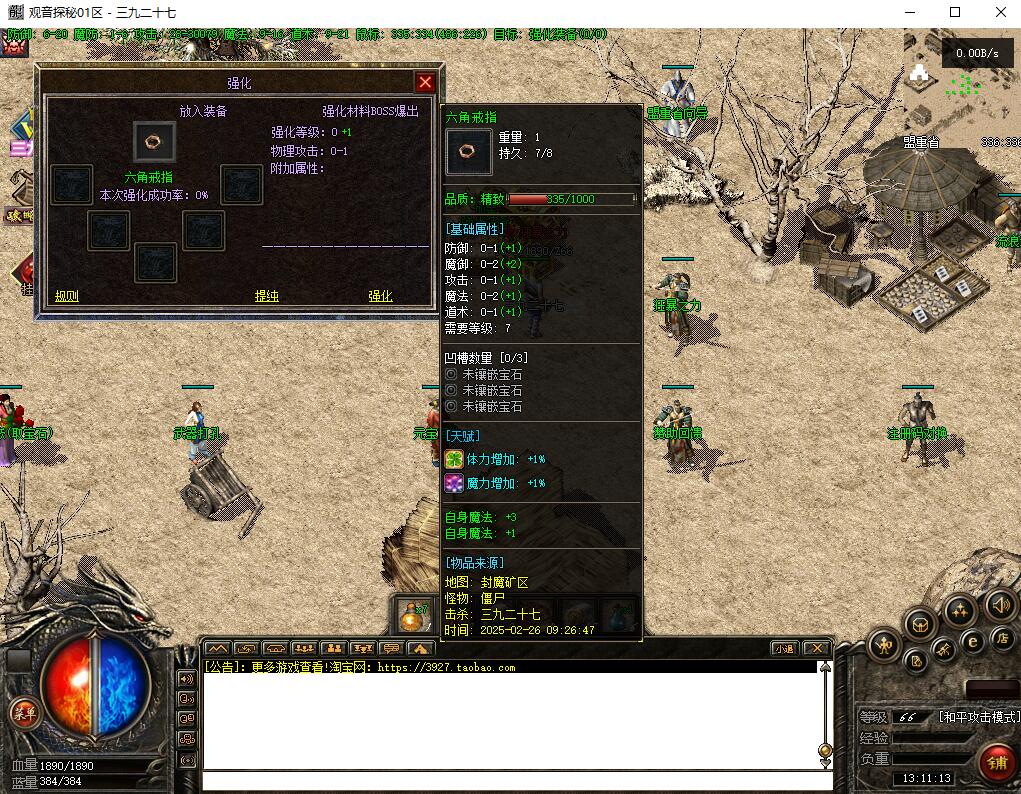
Task: Click the 强化 enhance link
Action: pyautogui.click(x=380, y=296)
